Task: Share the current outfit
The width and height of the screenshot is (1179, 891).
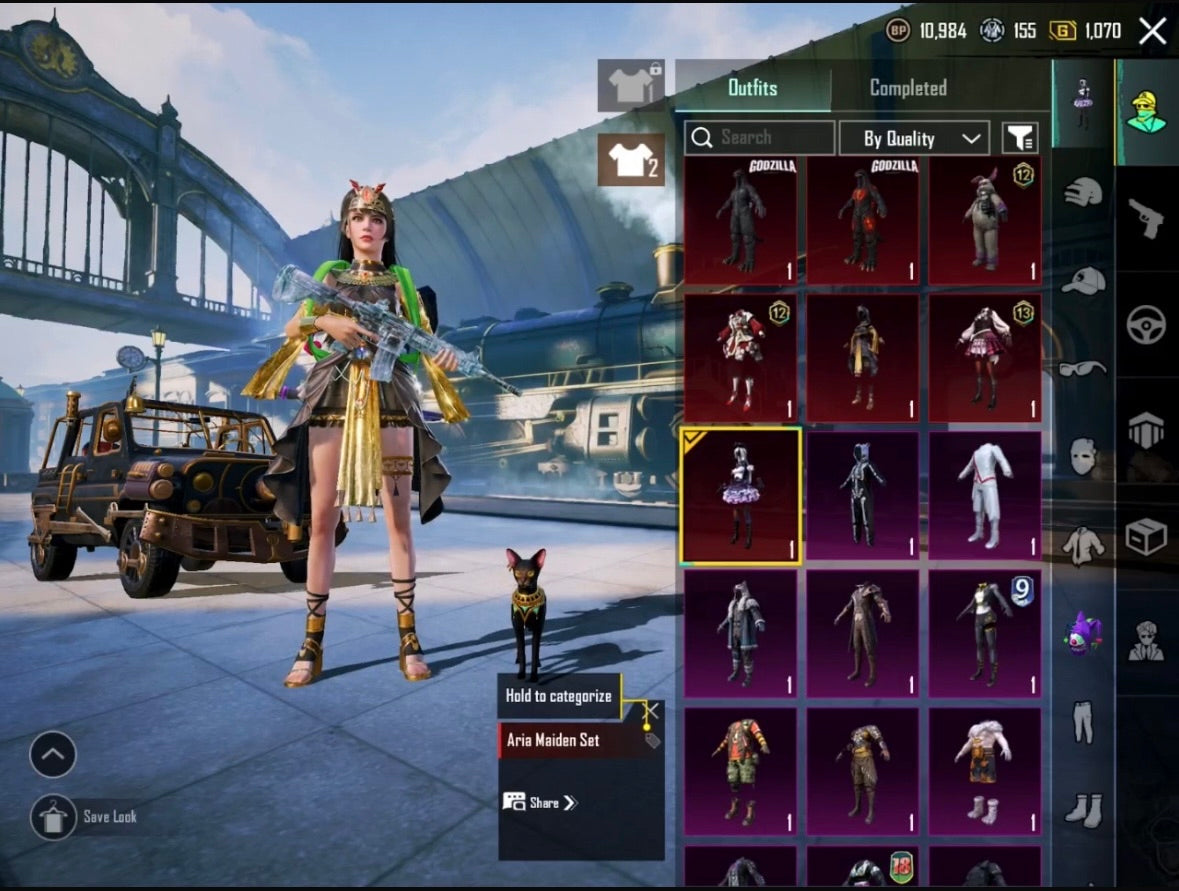Action: coord(541,802)
